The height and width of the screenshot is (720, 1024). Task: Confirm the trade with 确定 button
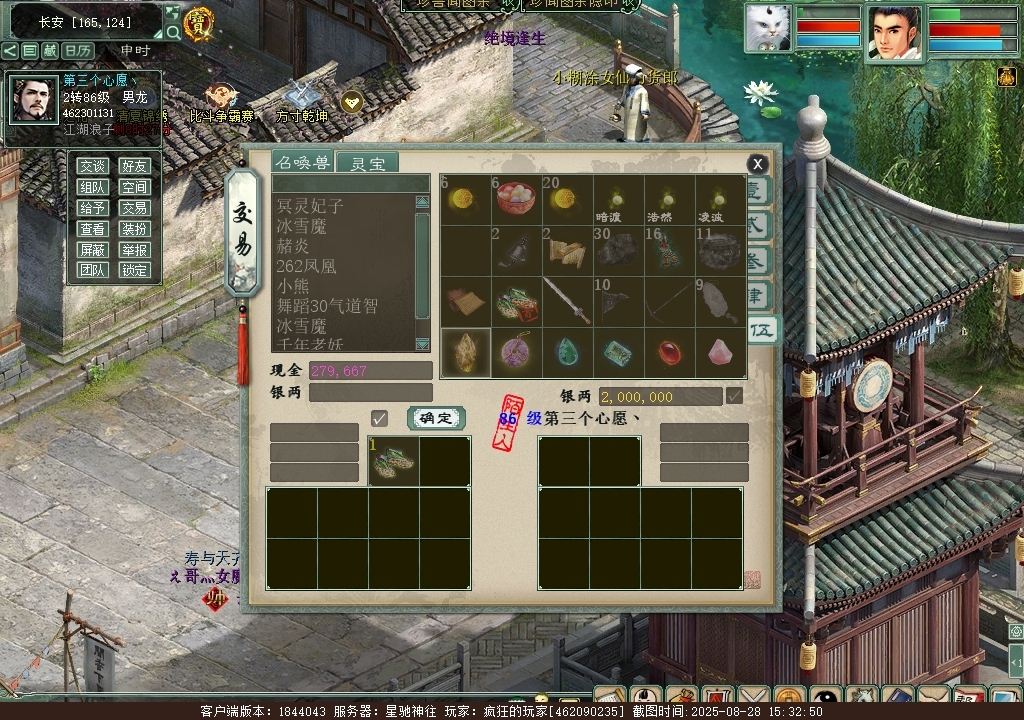436,418
